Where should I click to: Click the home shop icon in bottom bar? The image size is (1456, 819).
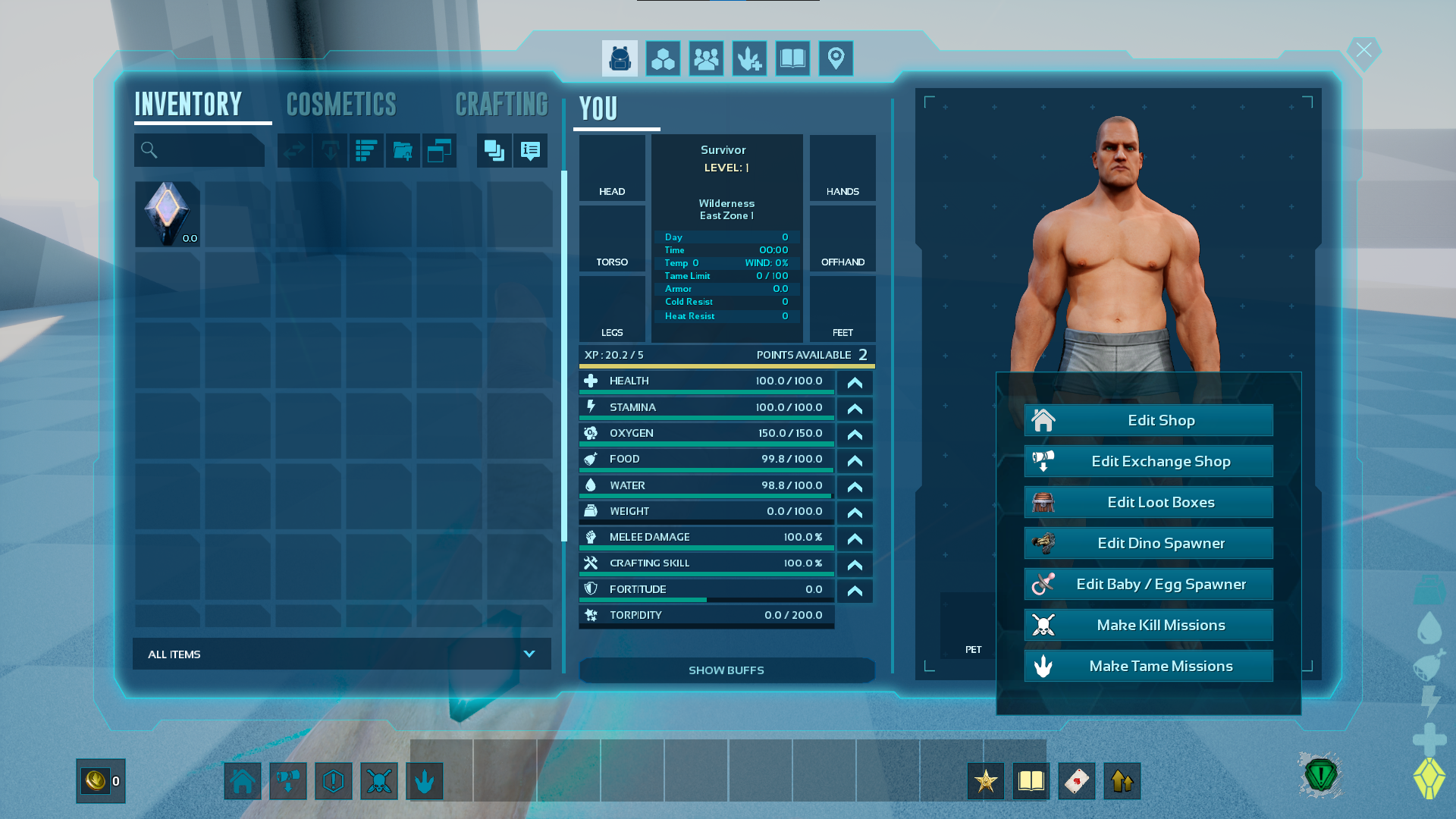click(242, 780)
